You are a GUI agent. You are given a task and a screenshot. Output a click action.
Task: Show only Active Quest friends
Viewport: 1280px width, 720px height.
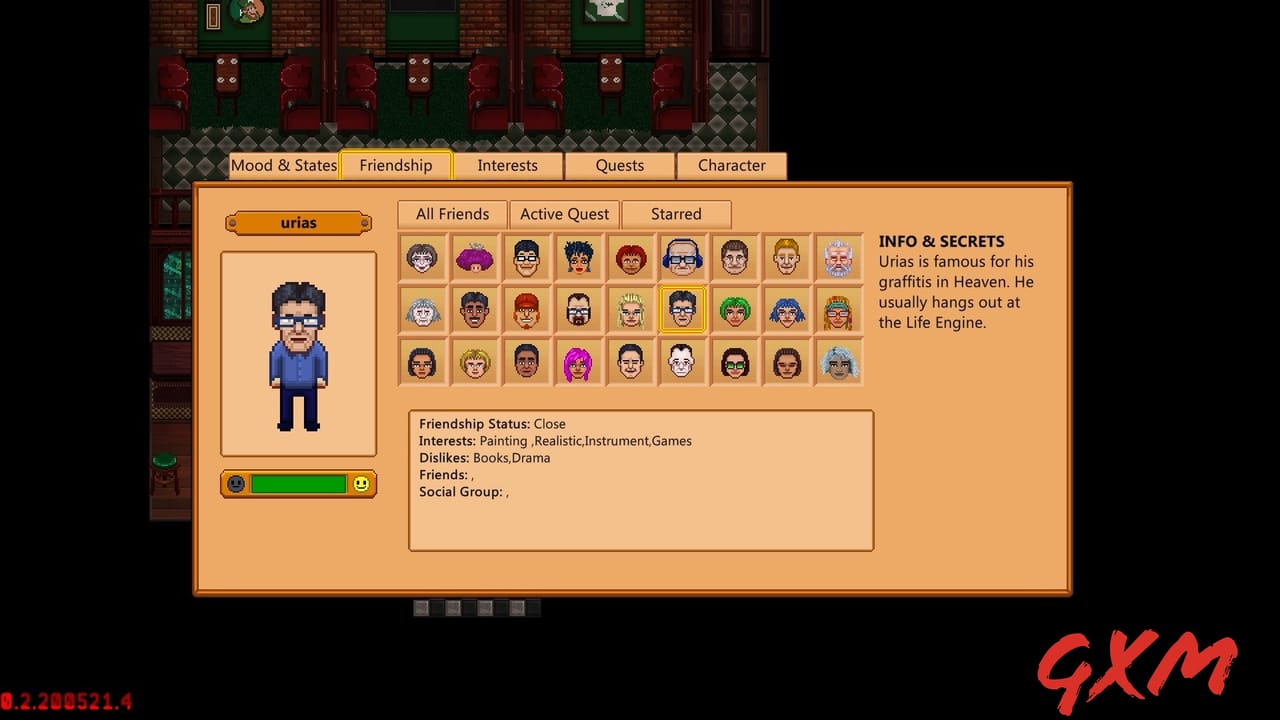(564, 214)
